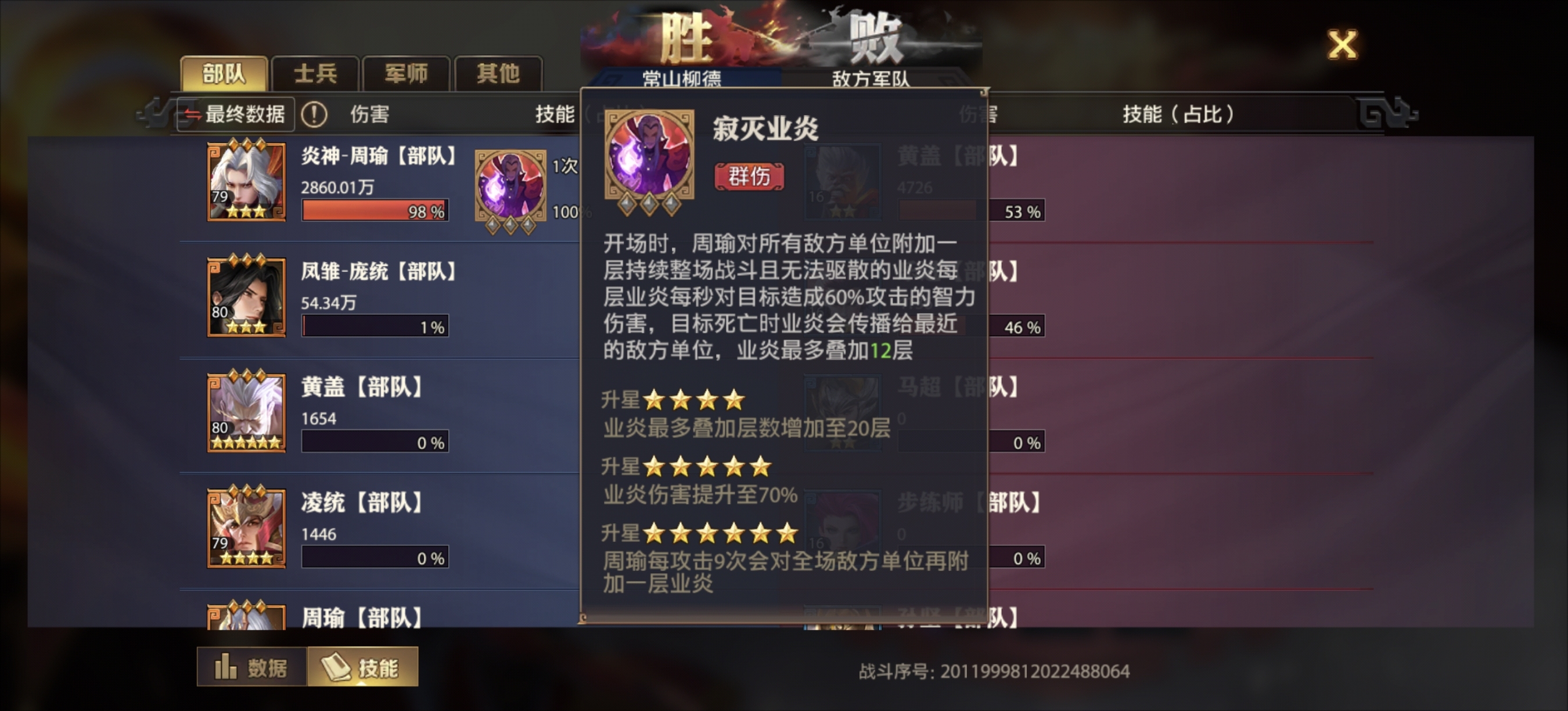Viewport: 1568px width, 711px height.
Task: Select the 凤雏-庞统 hero portrait
Action: click(246, 298)
